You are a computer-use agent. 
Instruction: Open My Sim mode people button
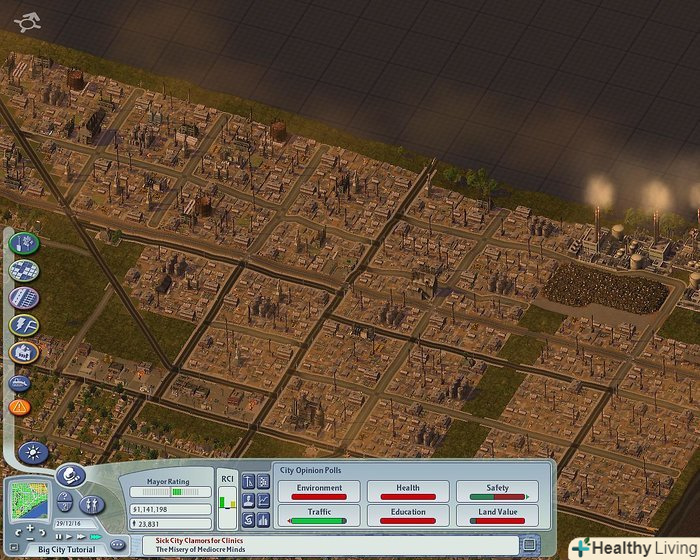point(92,503)
